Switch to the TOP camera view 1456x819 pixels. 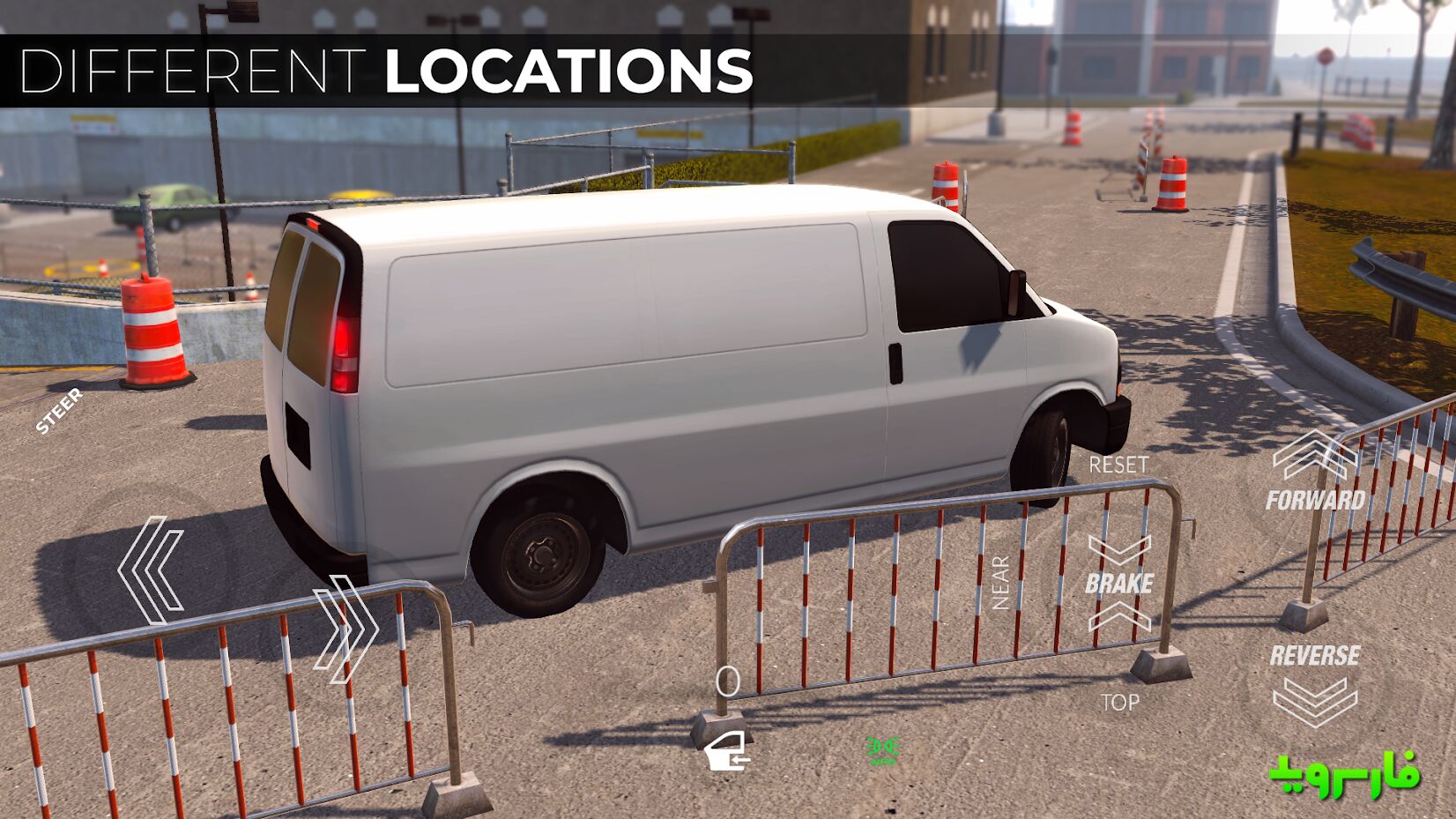pyautogui.click(x=1119, y=703)
